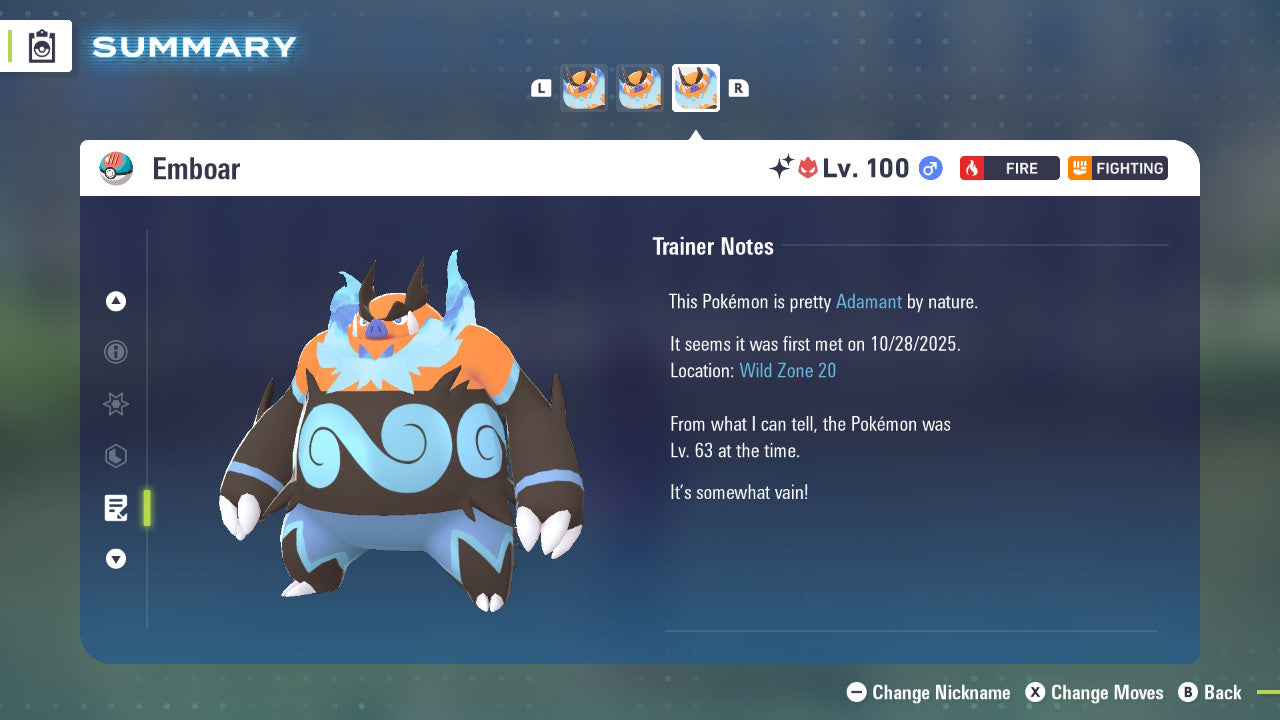Toggle the FIGHTING type badge
Image resolution: width=1280 pixels, height=720 pixels.
point(1117,168)
